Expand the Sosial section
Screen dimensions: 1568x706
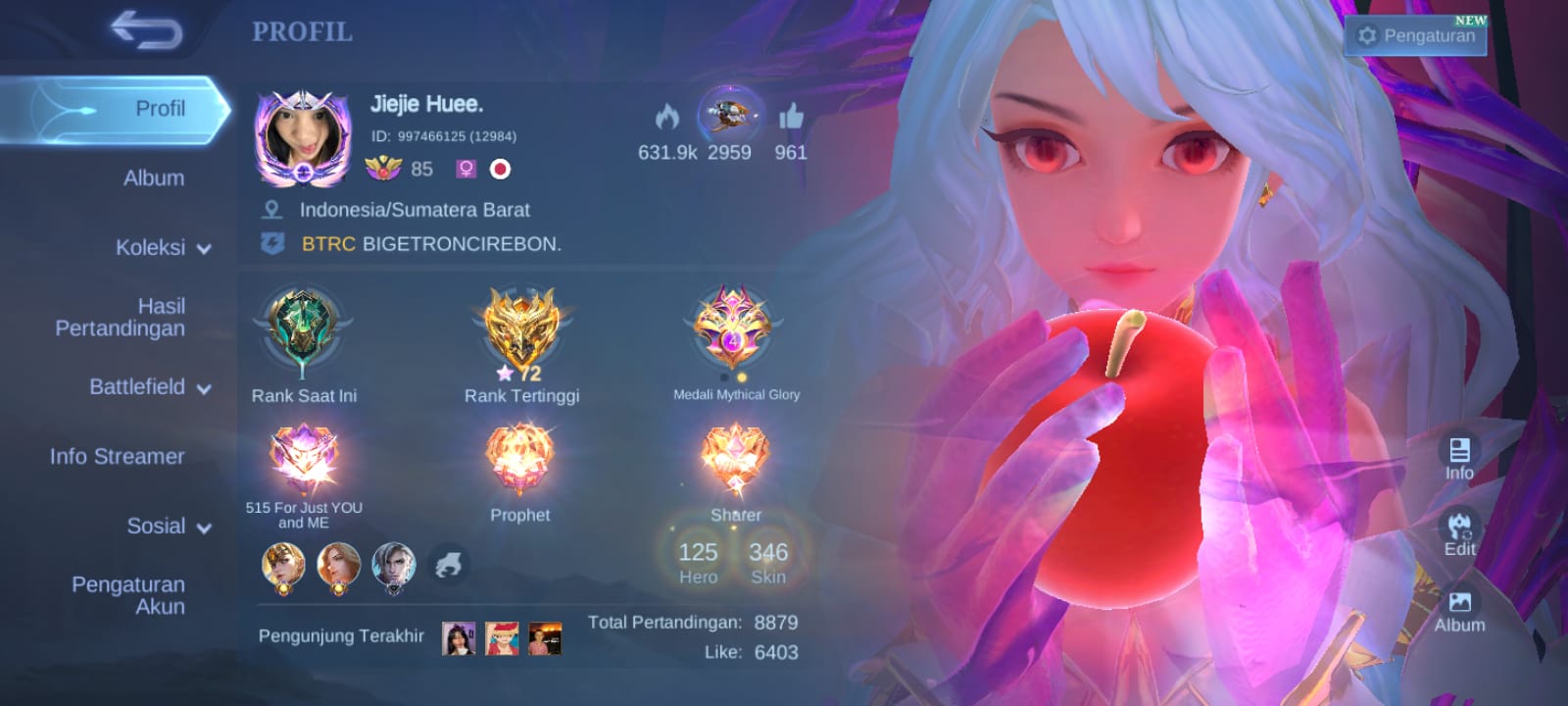tap(169, 527)
